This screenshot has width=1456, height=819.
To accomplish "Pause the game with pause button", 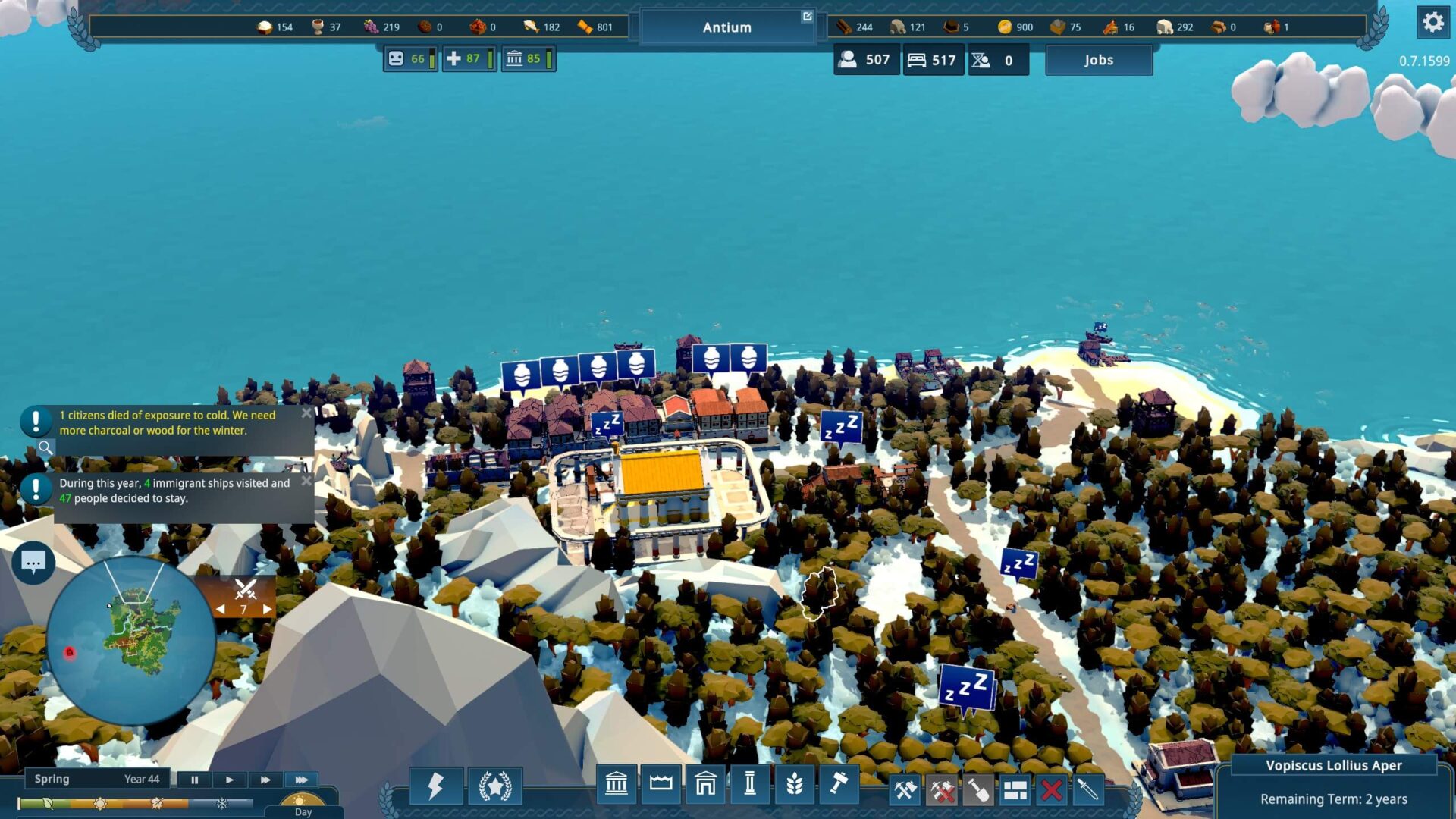I will 194,780.
